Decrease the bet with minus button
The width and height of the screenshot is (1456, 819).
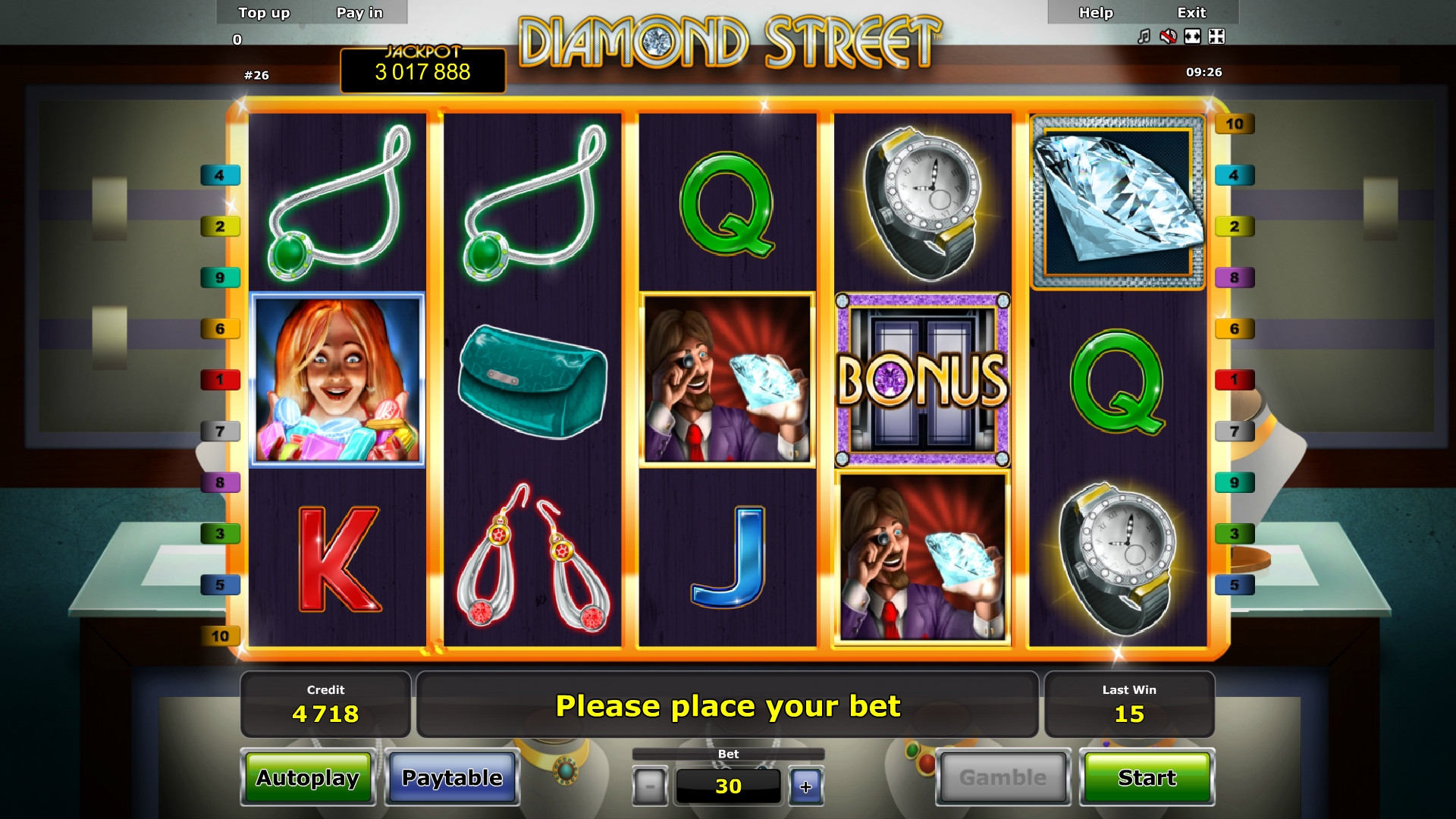tap(650, 786)
